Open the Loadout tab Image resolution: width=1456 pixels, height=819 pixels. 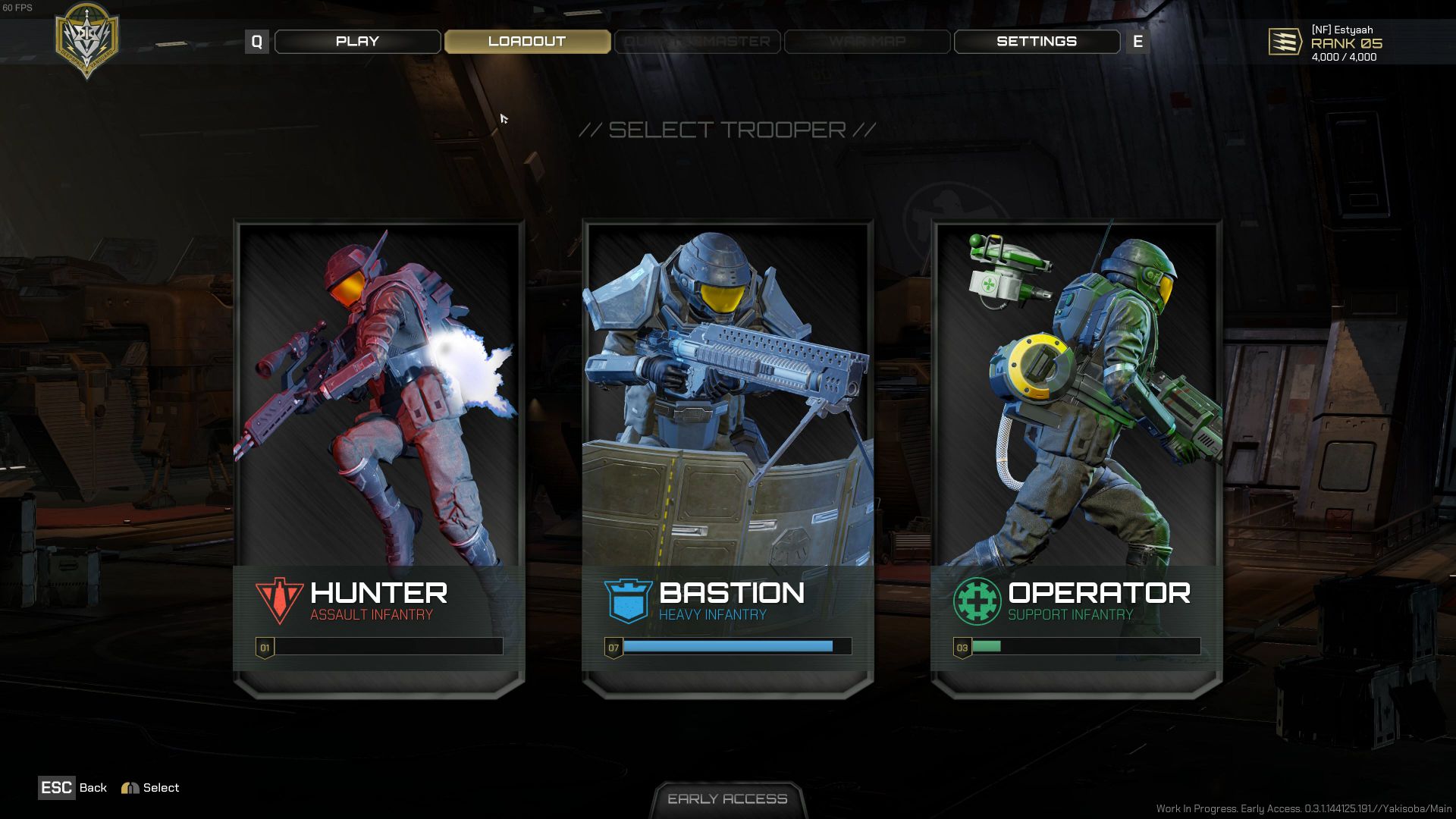point(527,42)
